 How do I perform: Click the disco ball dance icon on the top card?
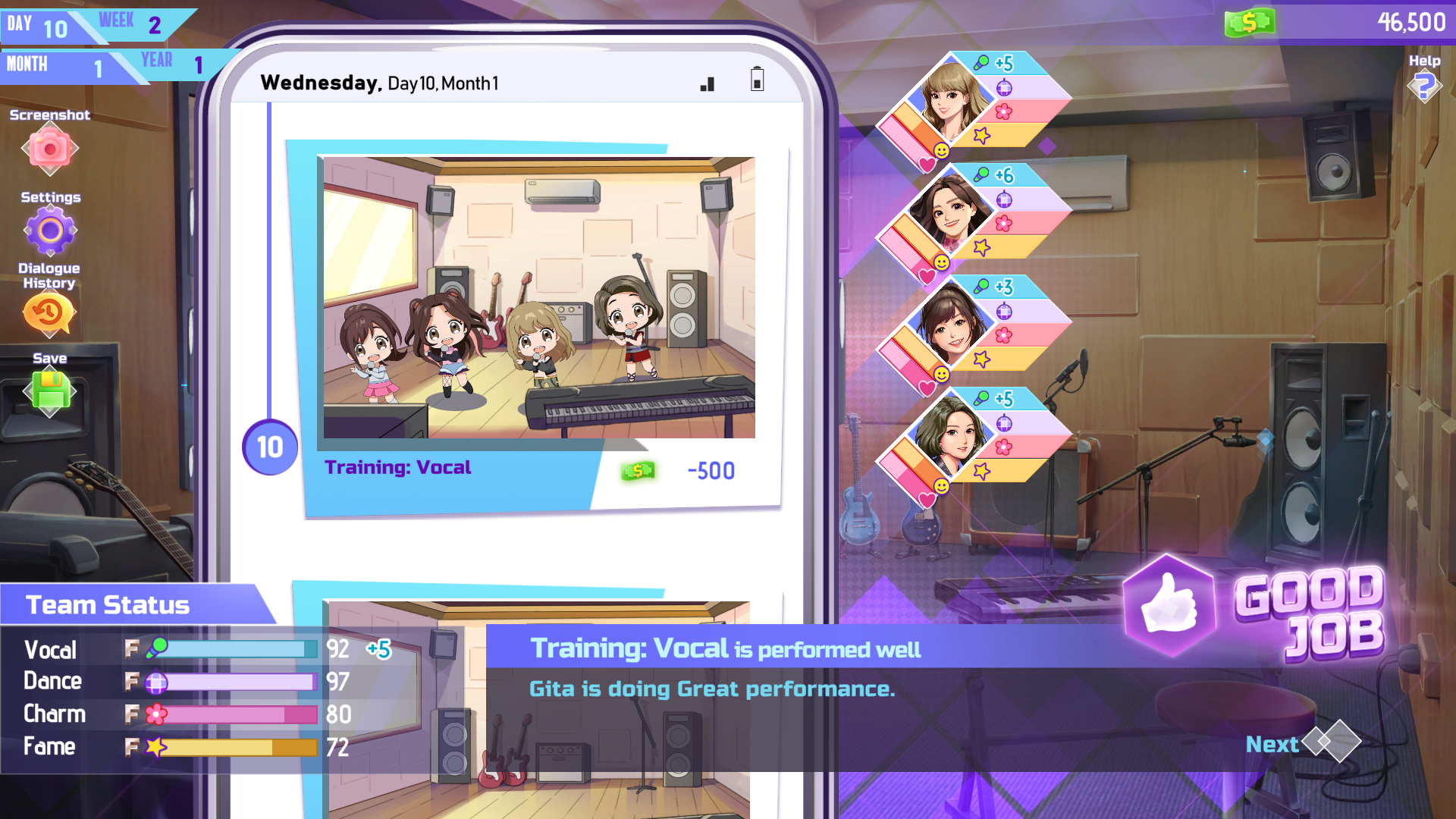[1005, 87]
